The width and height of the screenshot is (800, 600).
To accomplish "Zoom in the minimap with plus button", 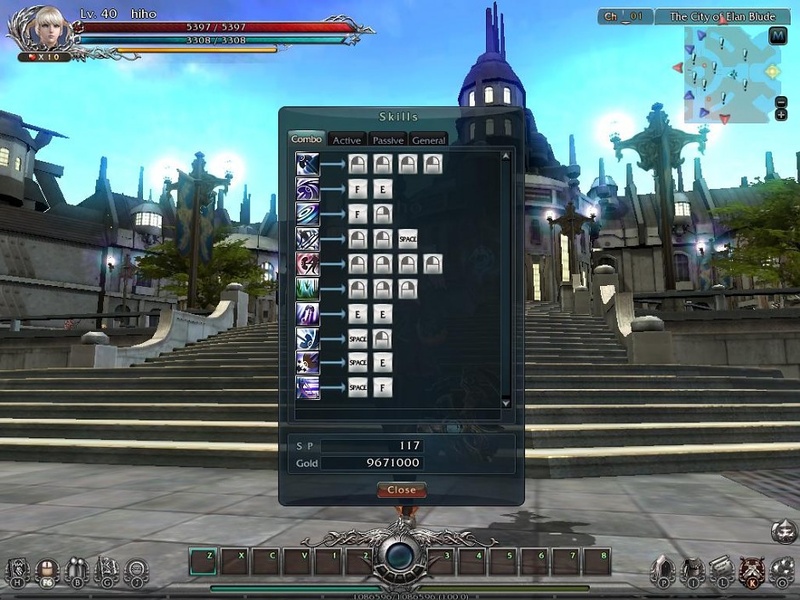I will point(781,115).
